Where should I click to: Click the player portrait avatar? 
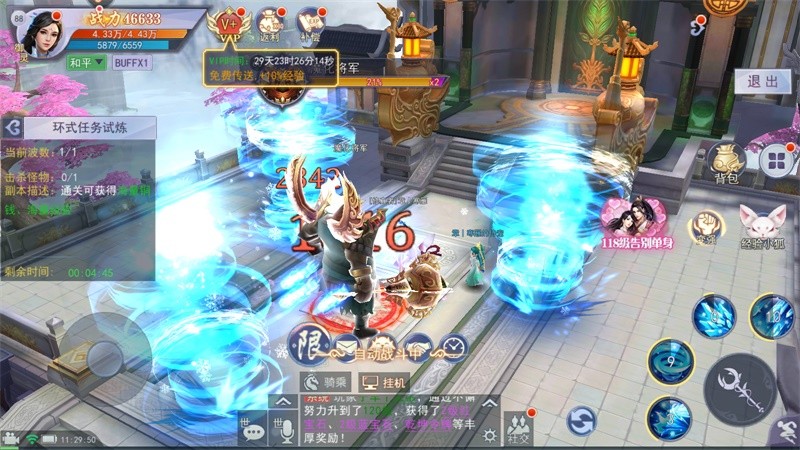40,32
